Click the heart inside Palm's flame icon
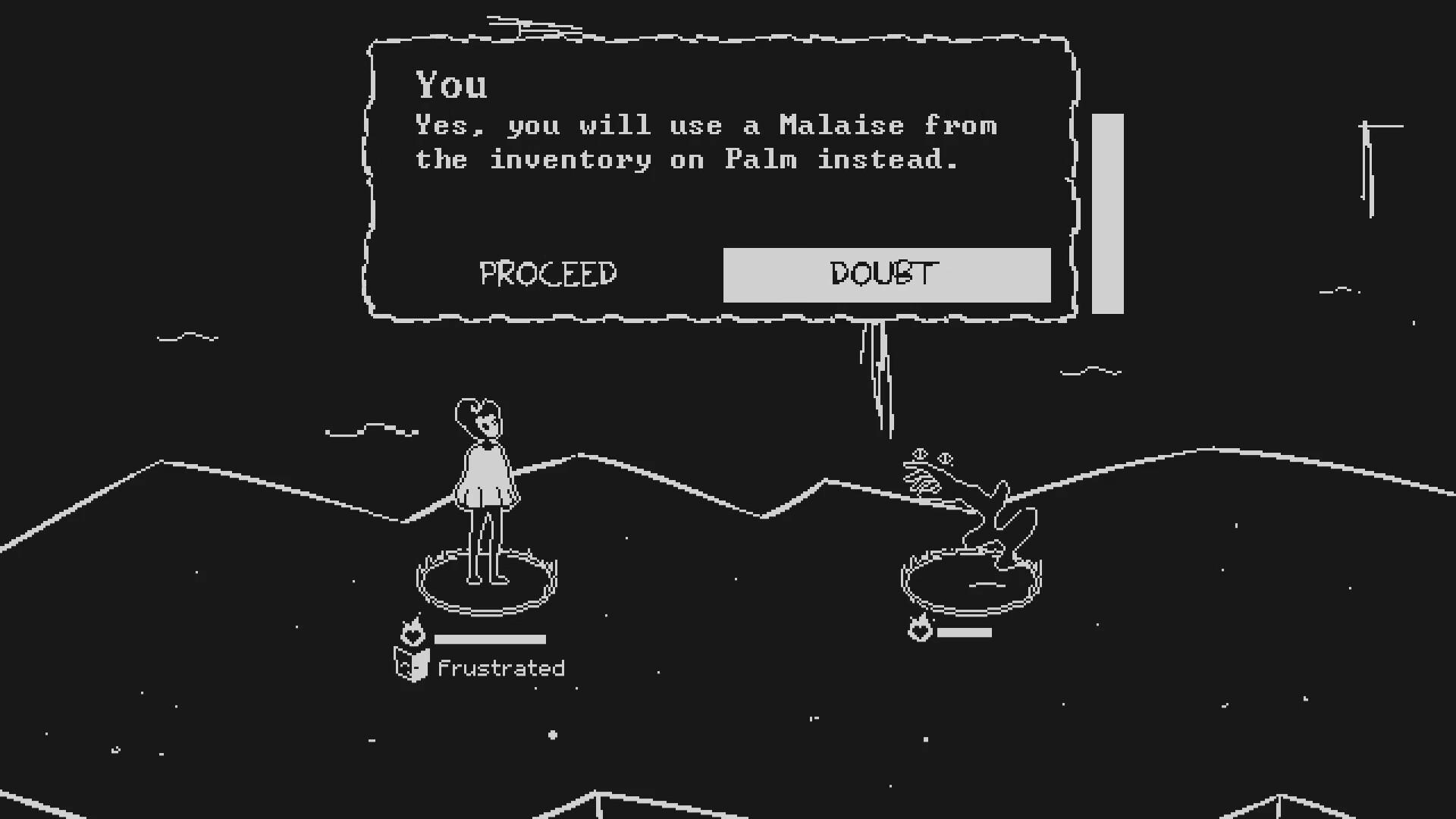The image size is (1456, 819). coord(920,632)
